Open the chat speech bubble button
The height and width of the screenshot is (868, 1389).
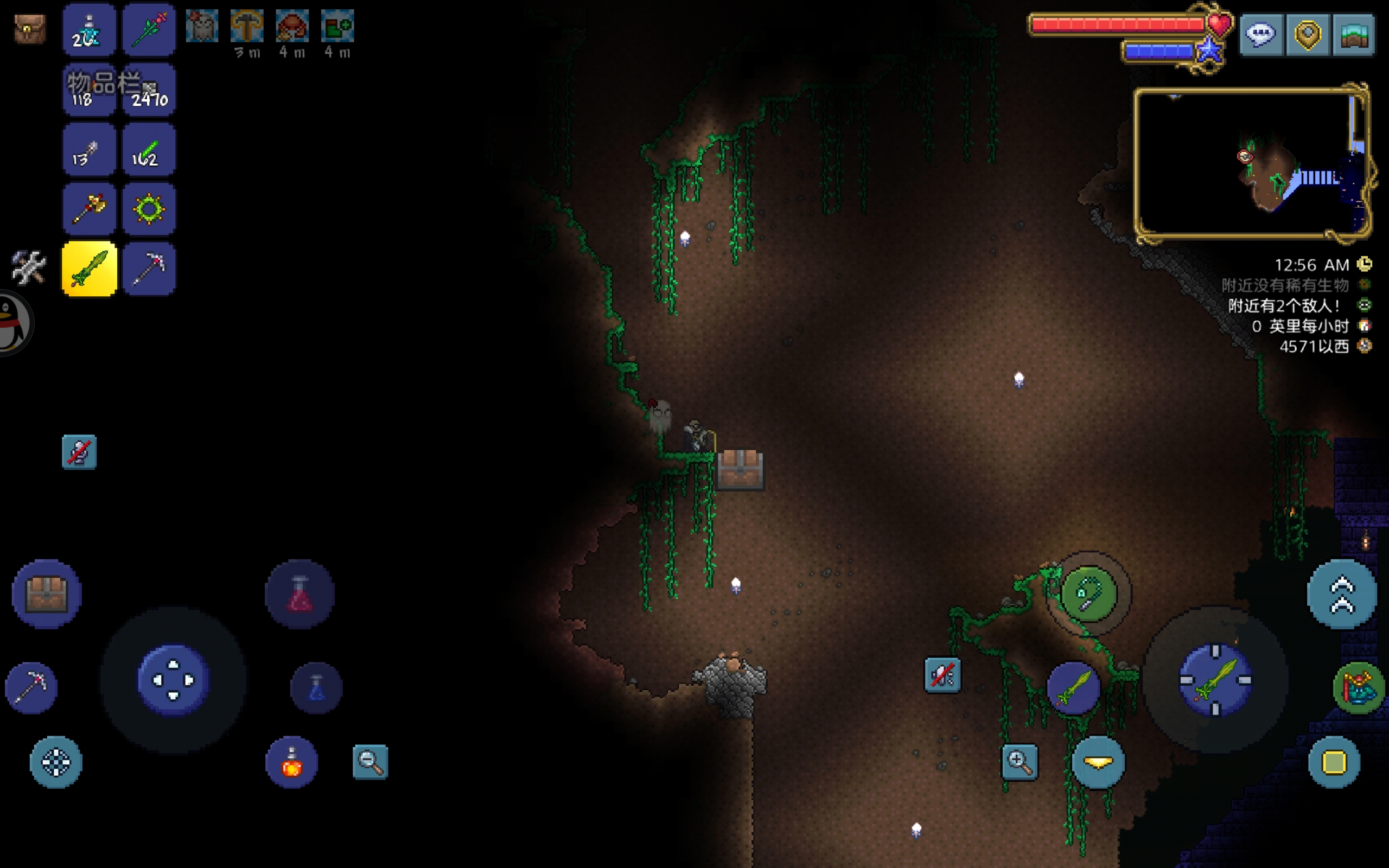coord(1261,34)
